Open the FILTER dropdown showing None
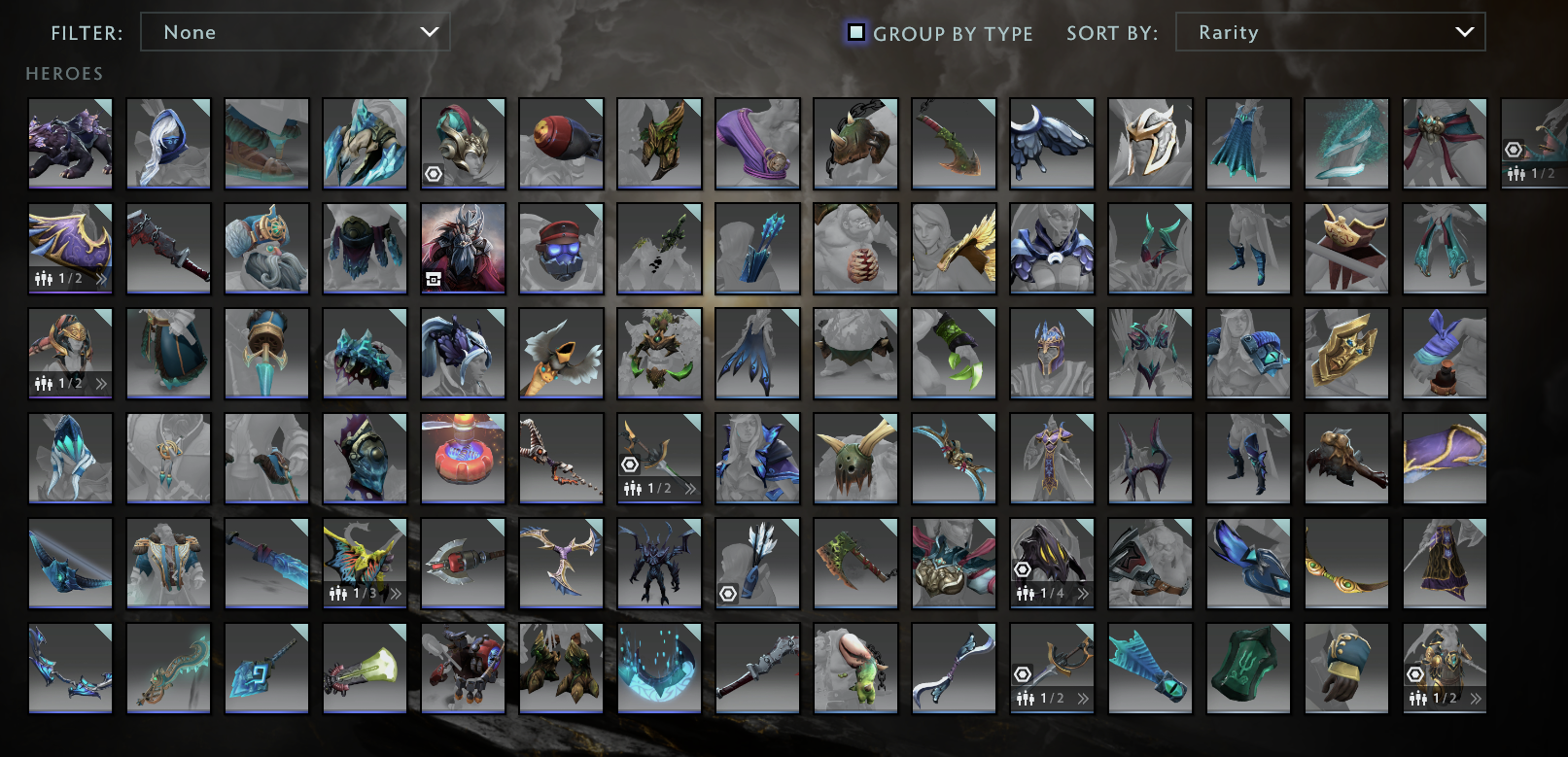1568x757 pixels. point(295,32)
